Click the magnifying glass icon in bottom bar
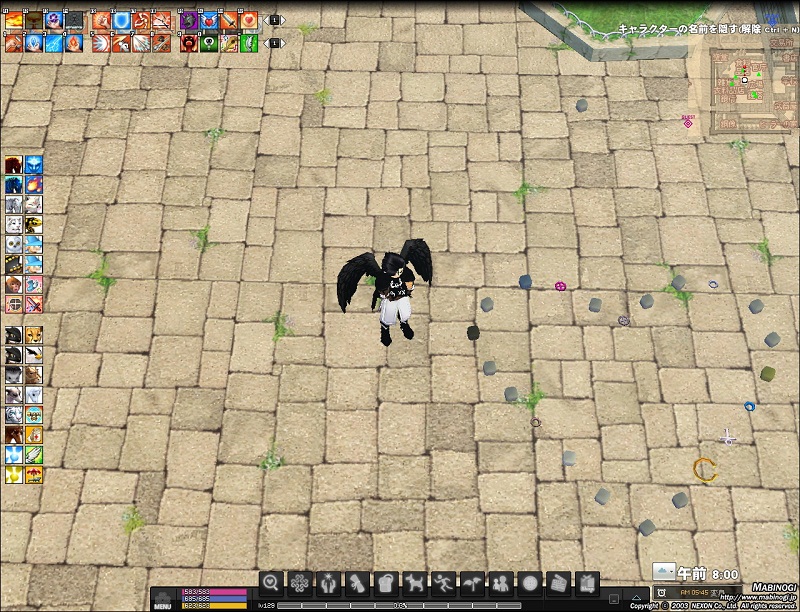Screen dimensions: 800x612 [x=270, y=582]
